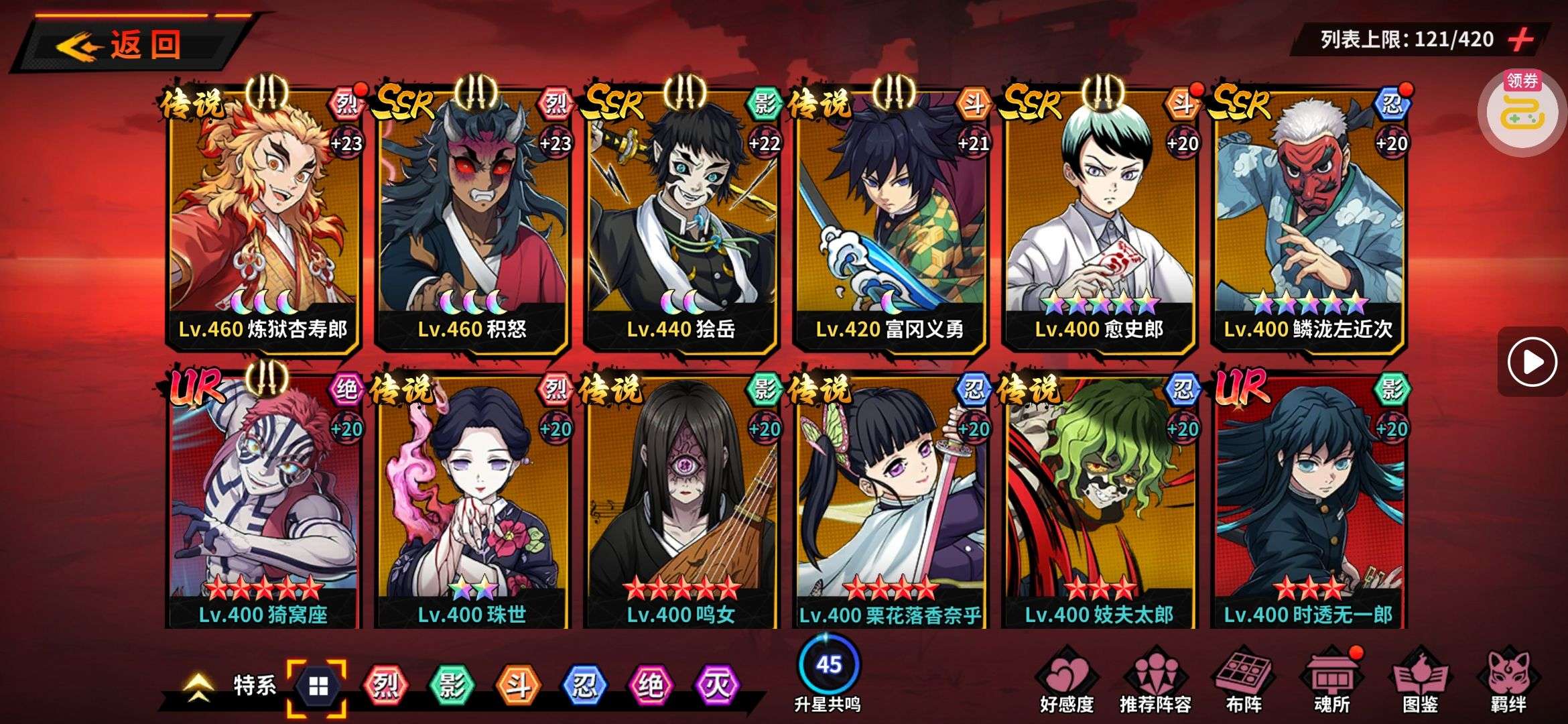
Task: Filter characters by the 忍 type
Action: coord(584,685)
